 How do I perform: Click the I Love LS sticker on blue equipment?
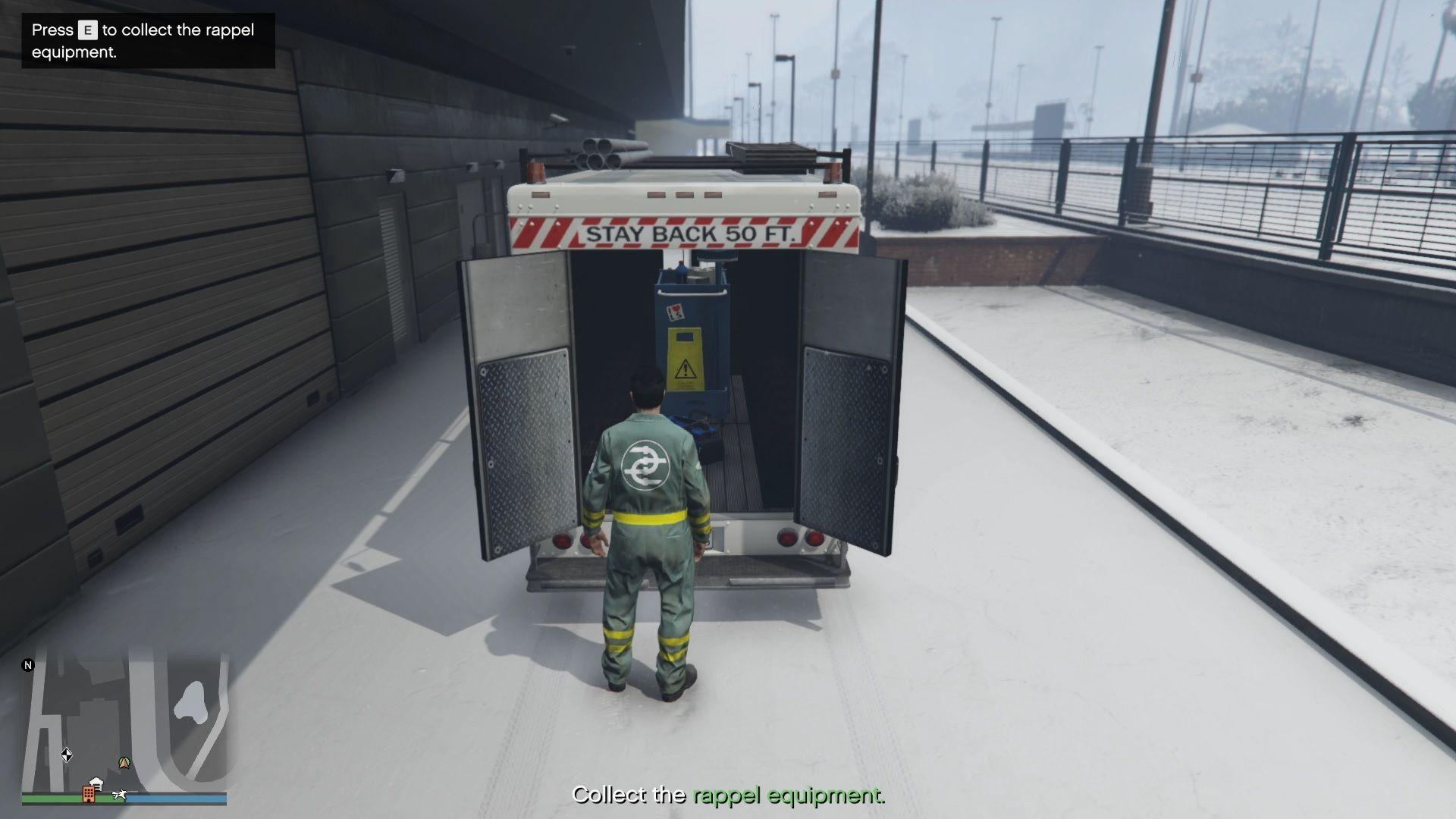point(676,311)
